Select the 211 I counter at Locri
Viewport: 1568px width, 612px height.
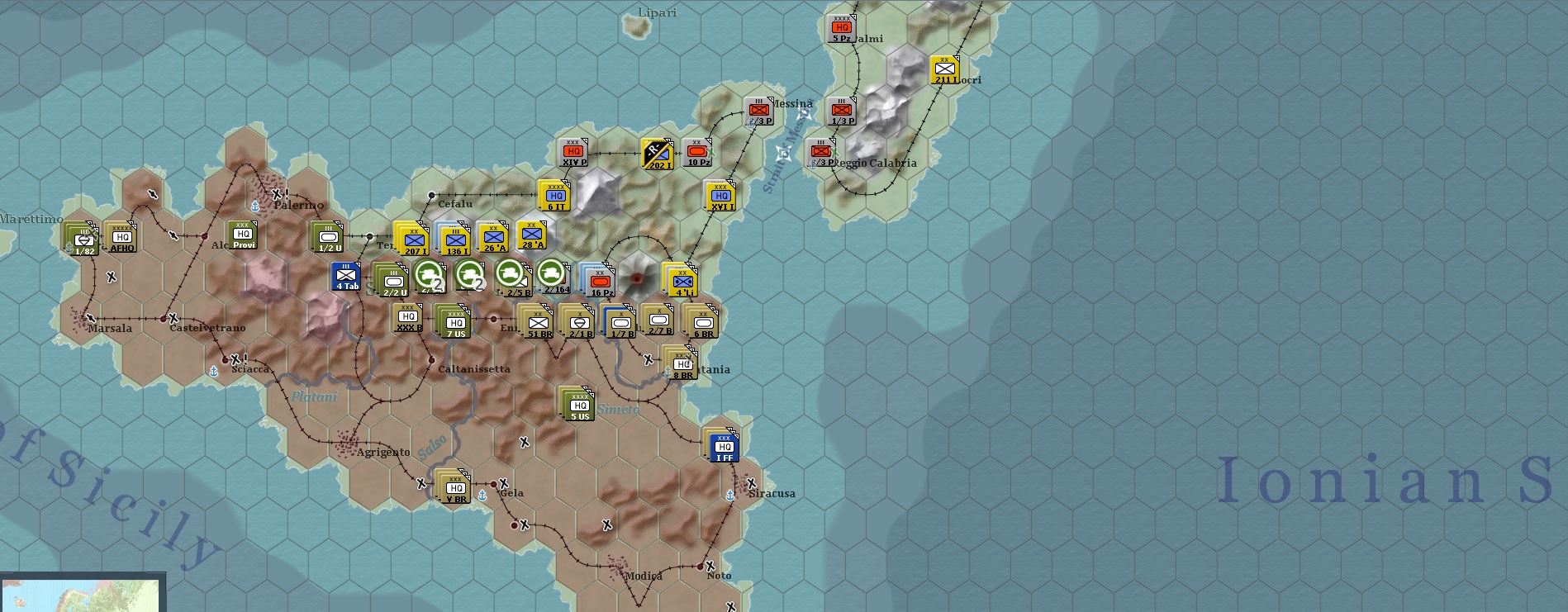[944, 68]
